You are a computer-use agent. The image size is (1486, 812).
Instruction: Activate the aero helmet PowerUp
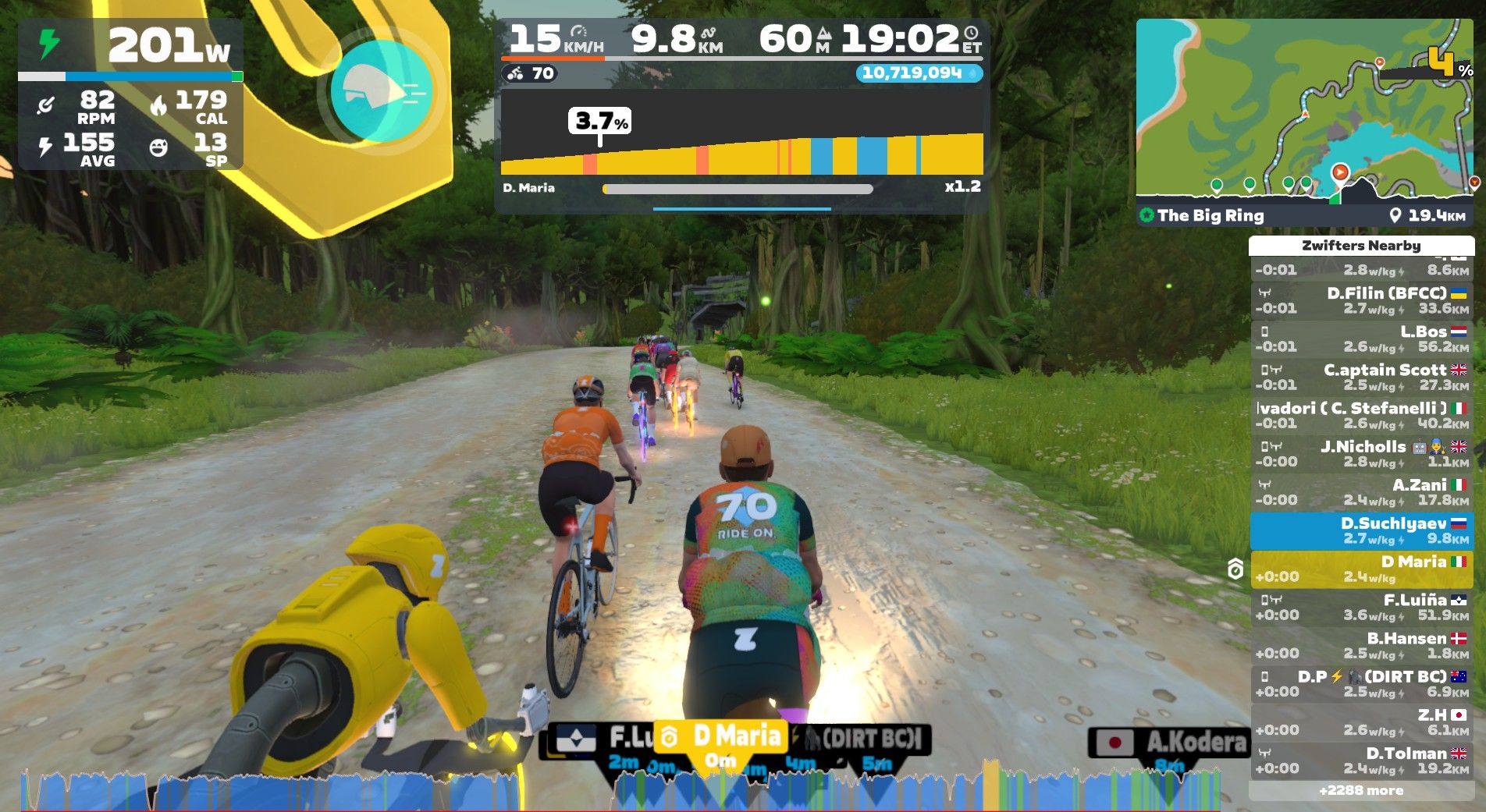point(381,92)
